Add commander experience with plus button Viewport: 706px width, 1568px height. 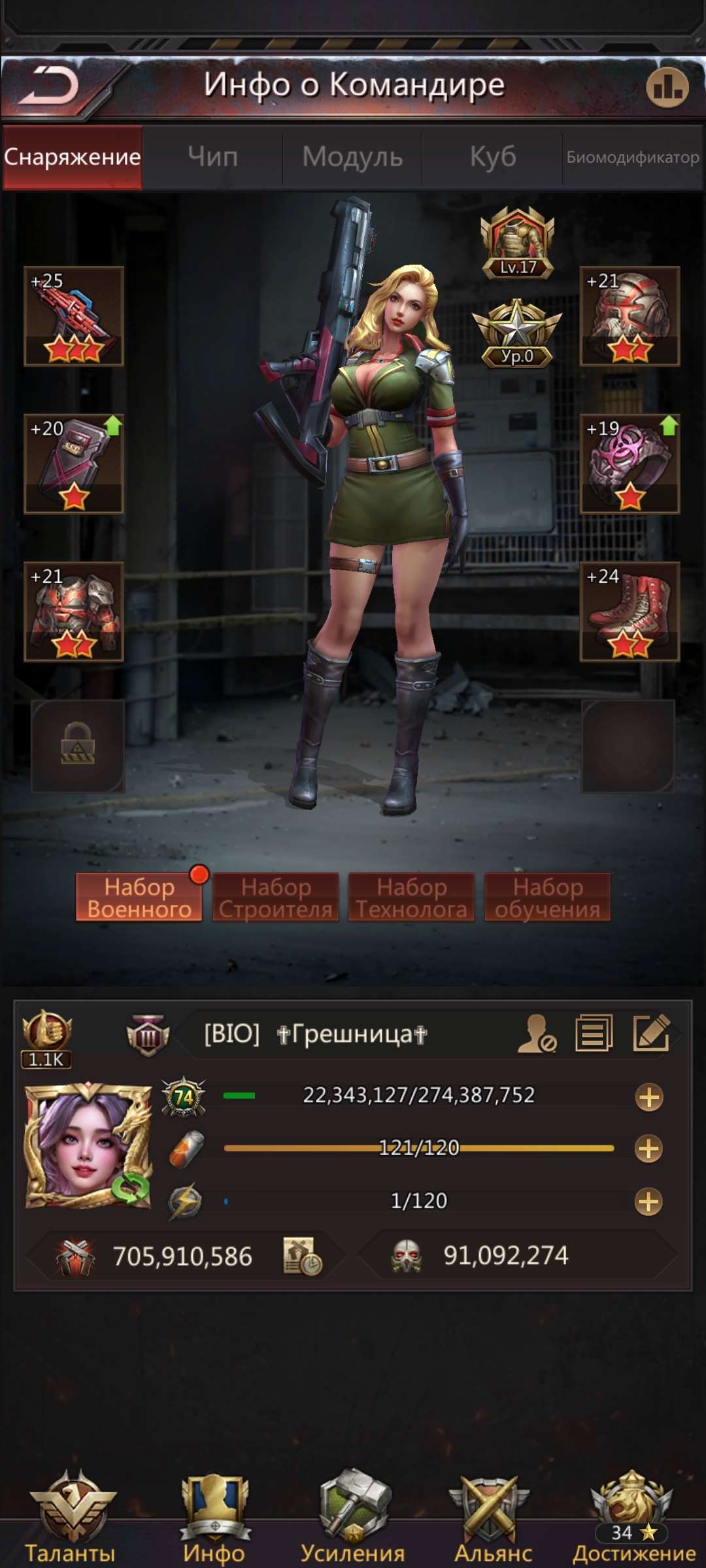tap(648, 1097)
